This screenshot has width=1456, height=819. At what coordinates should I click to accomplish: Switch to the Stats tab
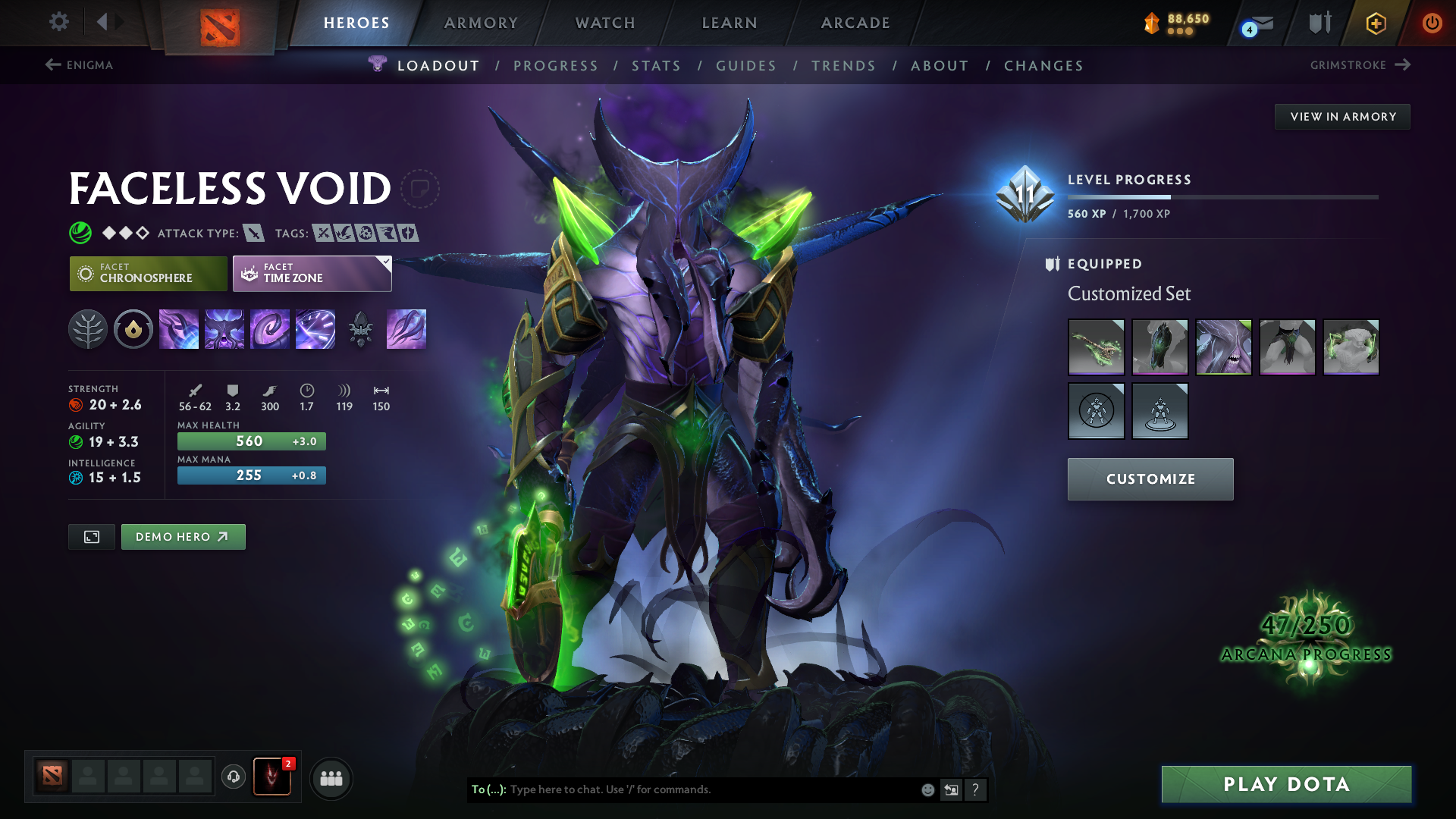coord(657,65)
